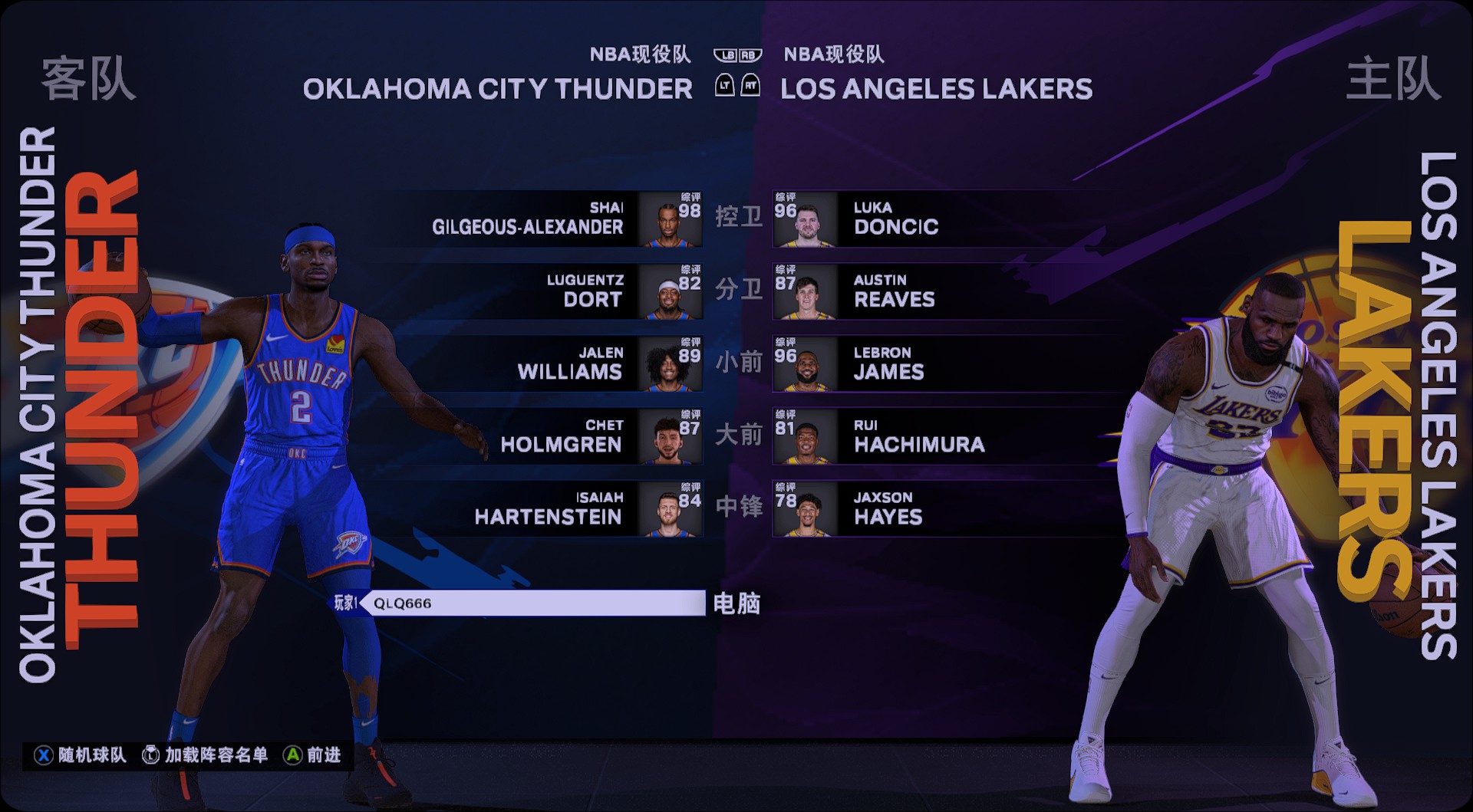This screenshot has width=1473, height=812.
Task: Click LeBron James's portrait thumbnail
Action: [x=806, y=367]
